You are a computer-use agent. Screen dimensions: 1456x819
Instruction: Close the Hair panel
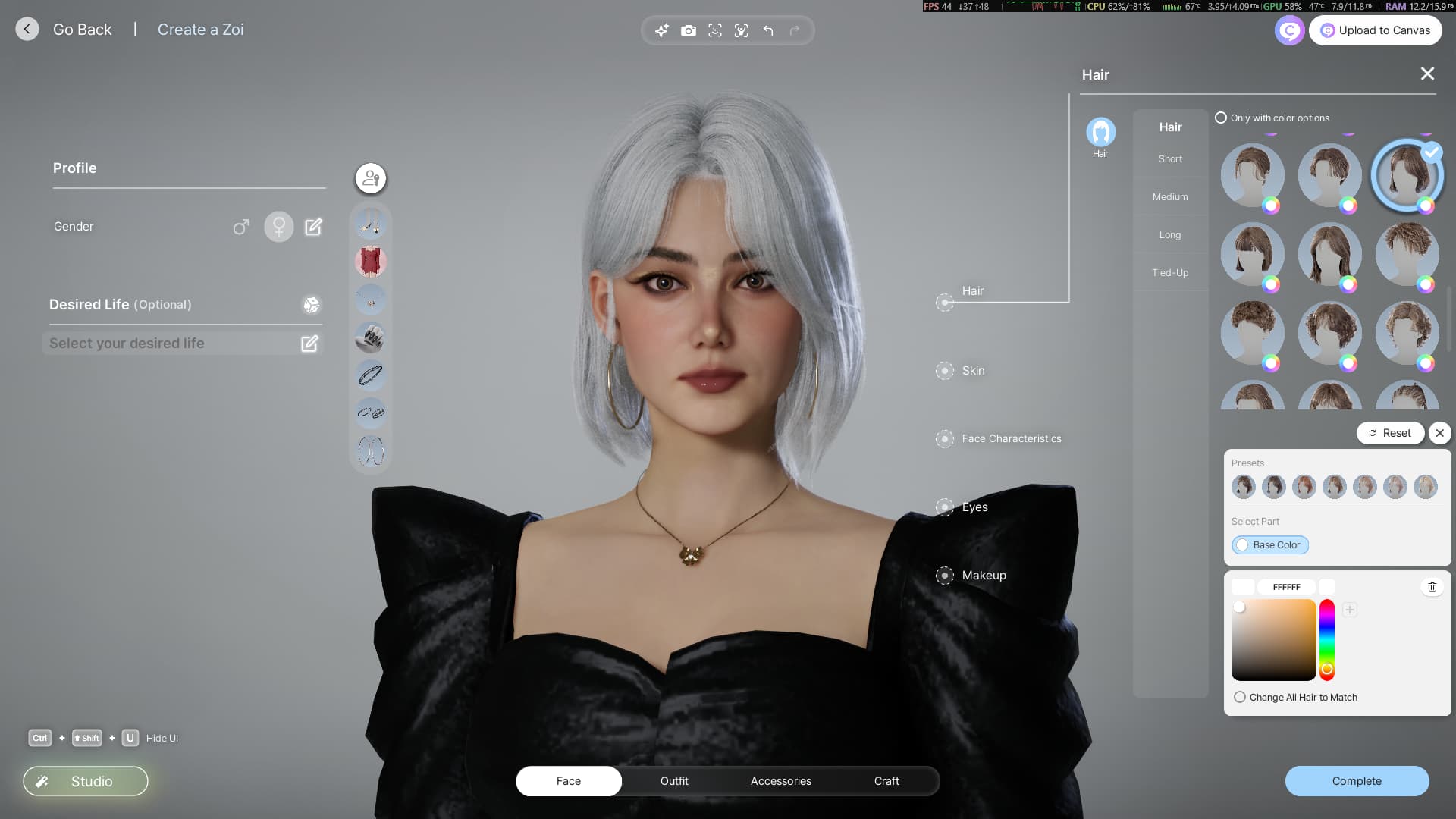[x=1427, y=74]
